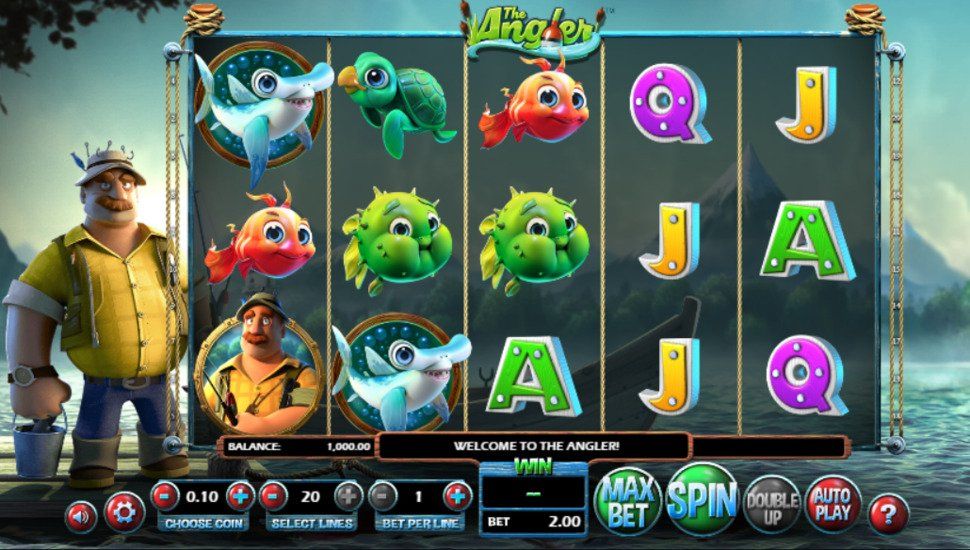Decrease coin value with the minus button
Screen dimensions: 970x550
tap(166, 496)
